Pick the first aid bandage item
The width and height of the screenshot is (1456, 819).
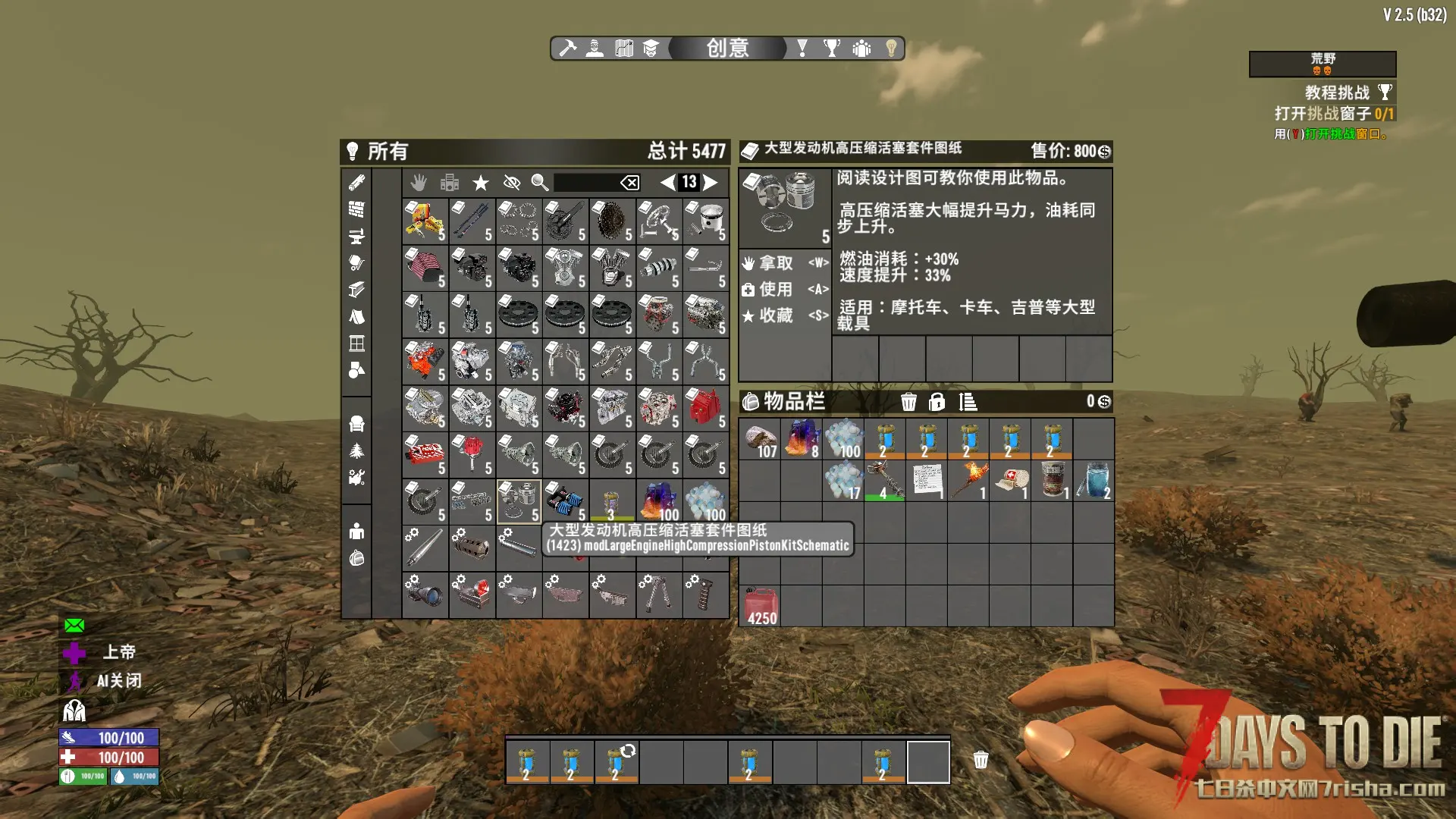coord(1011,480)
